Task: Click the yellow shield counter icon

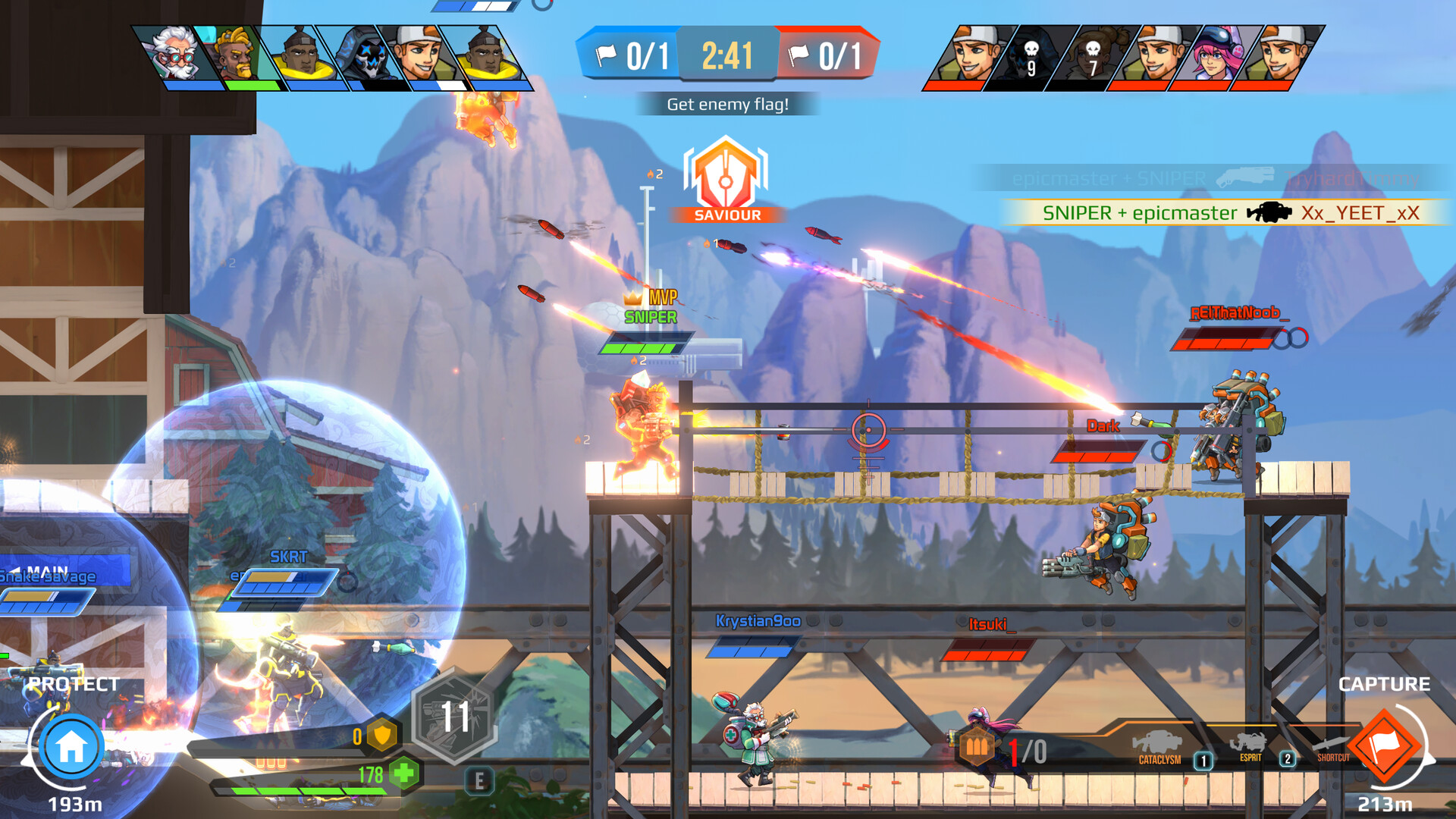Action: 383,734
